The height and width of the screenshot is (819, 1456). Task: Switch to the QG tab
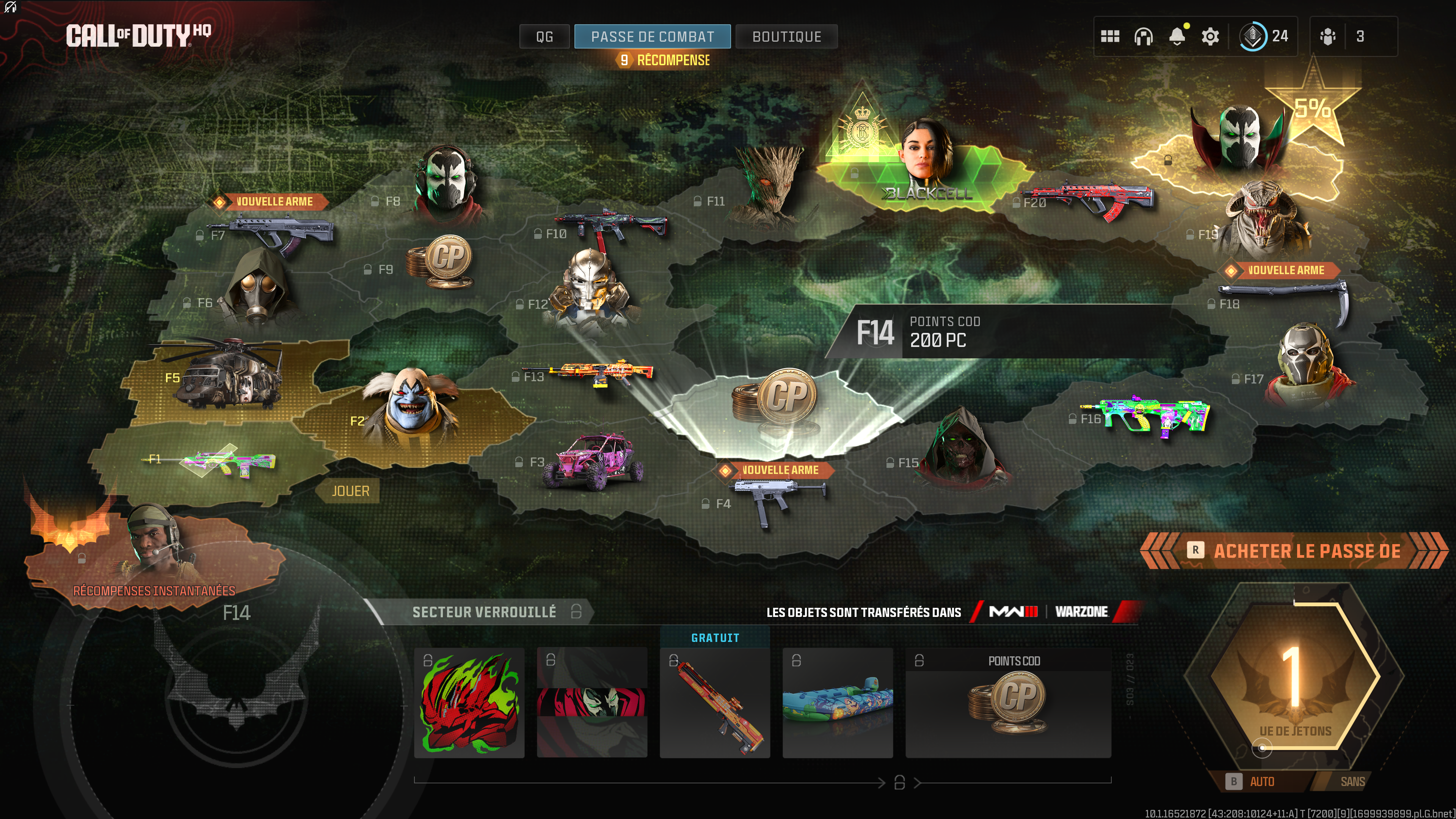(x=544, y=37)
